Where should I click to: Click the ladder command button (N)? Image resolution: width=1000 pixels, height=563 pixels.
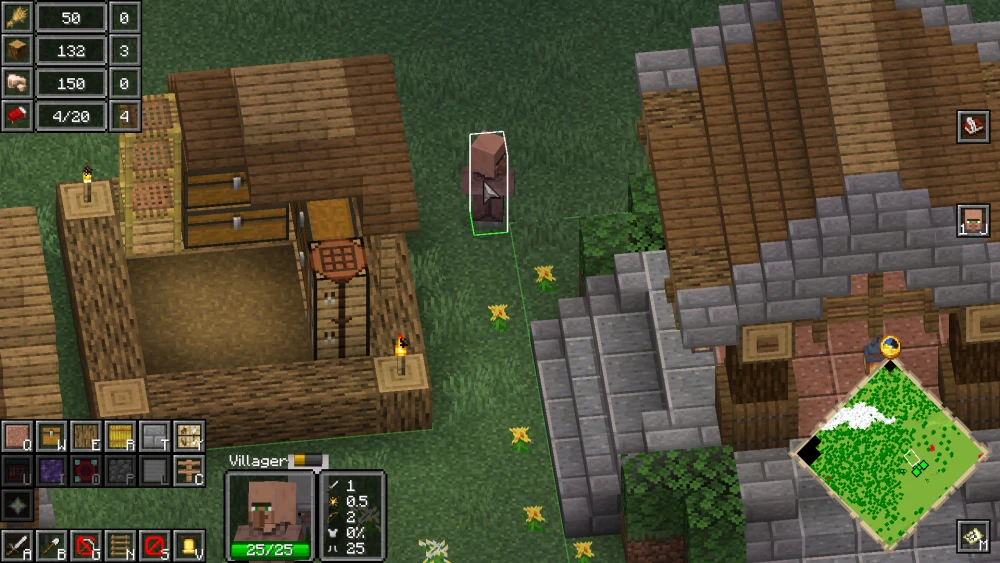tap(120, 546)
